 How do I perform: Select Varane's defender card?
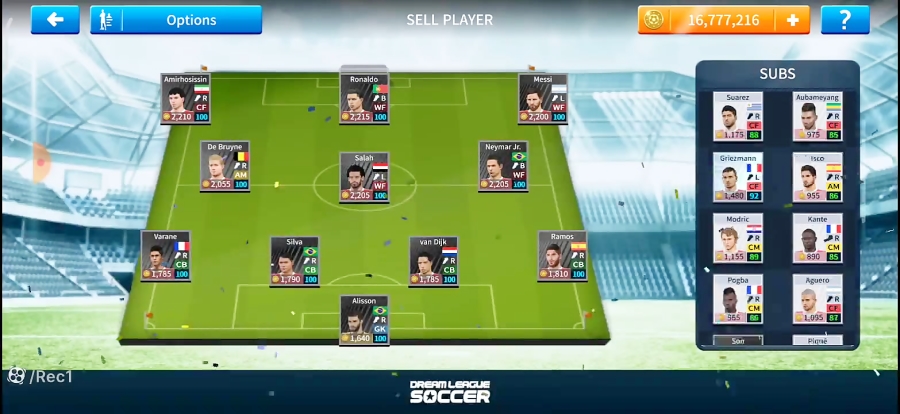click(165, 256)
